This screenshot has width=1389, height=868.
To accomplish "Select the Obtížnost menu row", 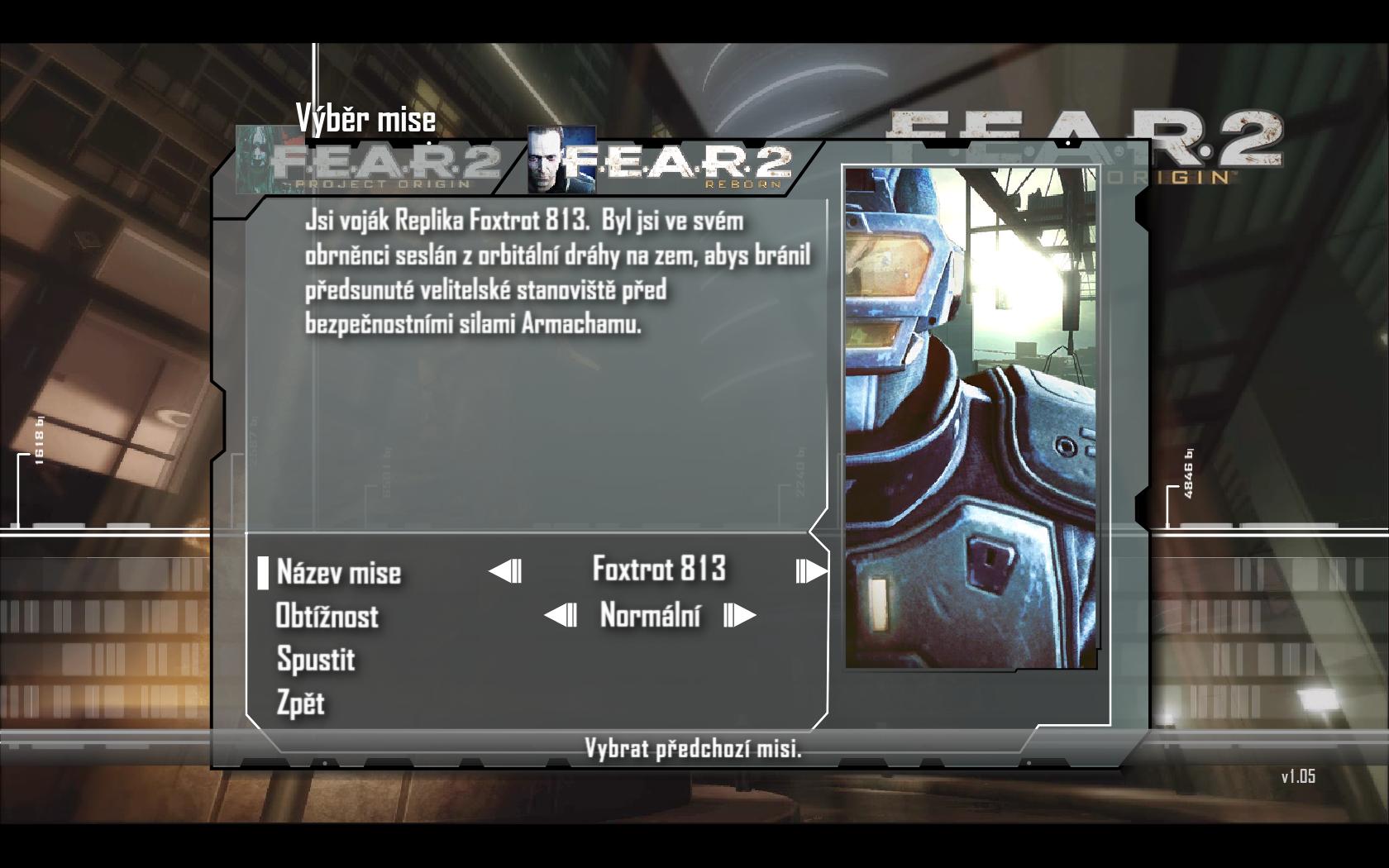I will tap(327, 616).
